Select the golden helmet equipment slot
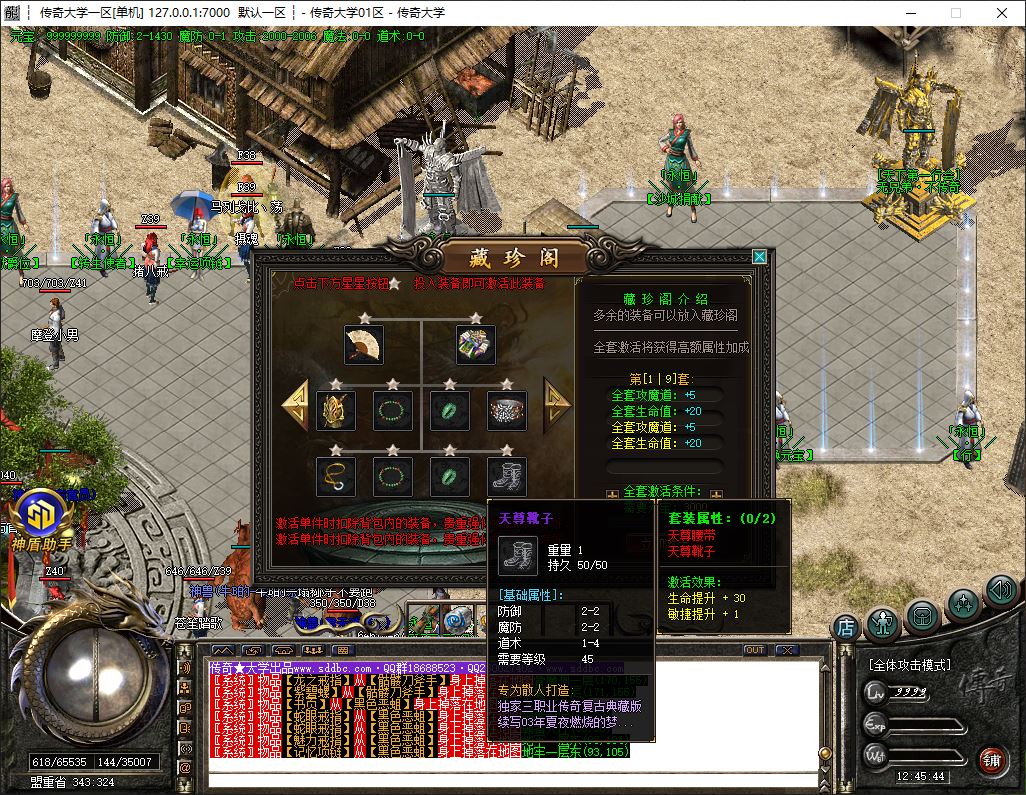Image resolution: width=1026 pixels, height=795 pixels. pos(335,410)
